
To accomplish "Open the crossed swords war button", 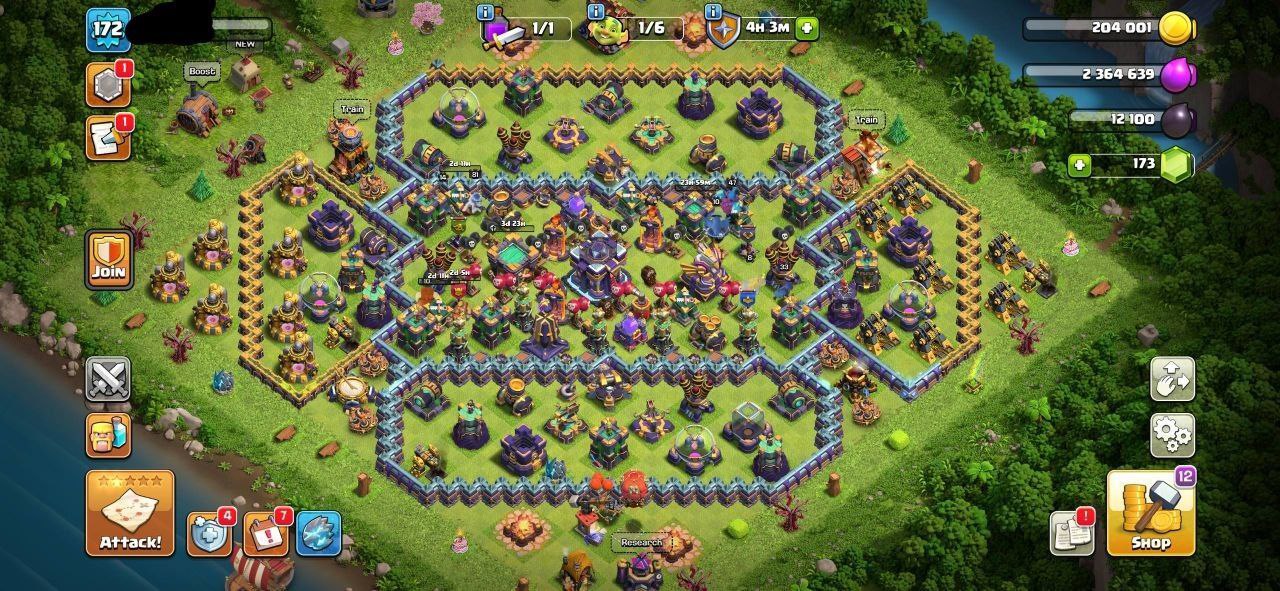I will coord(108,380).
